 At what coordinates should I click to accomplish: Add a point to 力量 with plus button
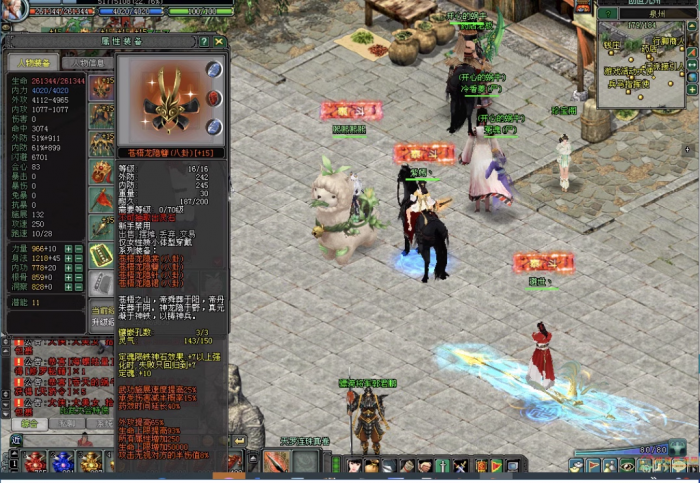[x=68, y=248]
